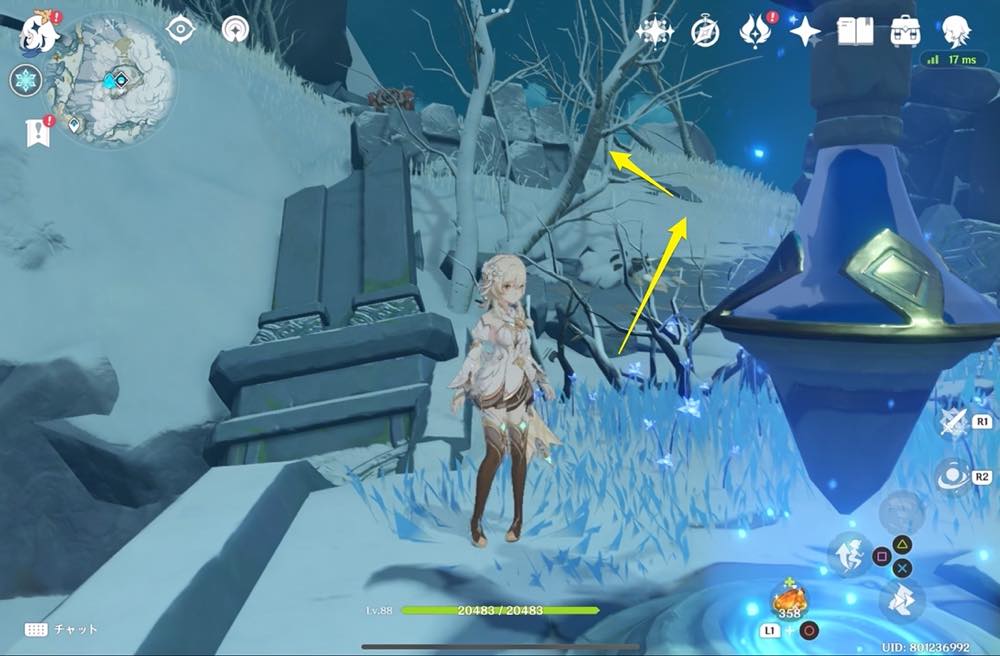
Task: Open the Paimon menu
Action: pyautogui.click(x=39, y=32)
